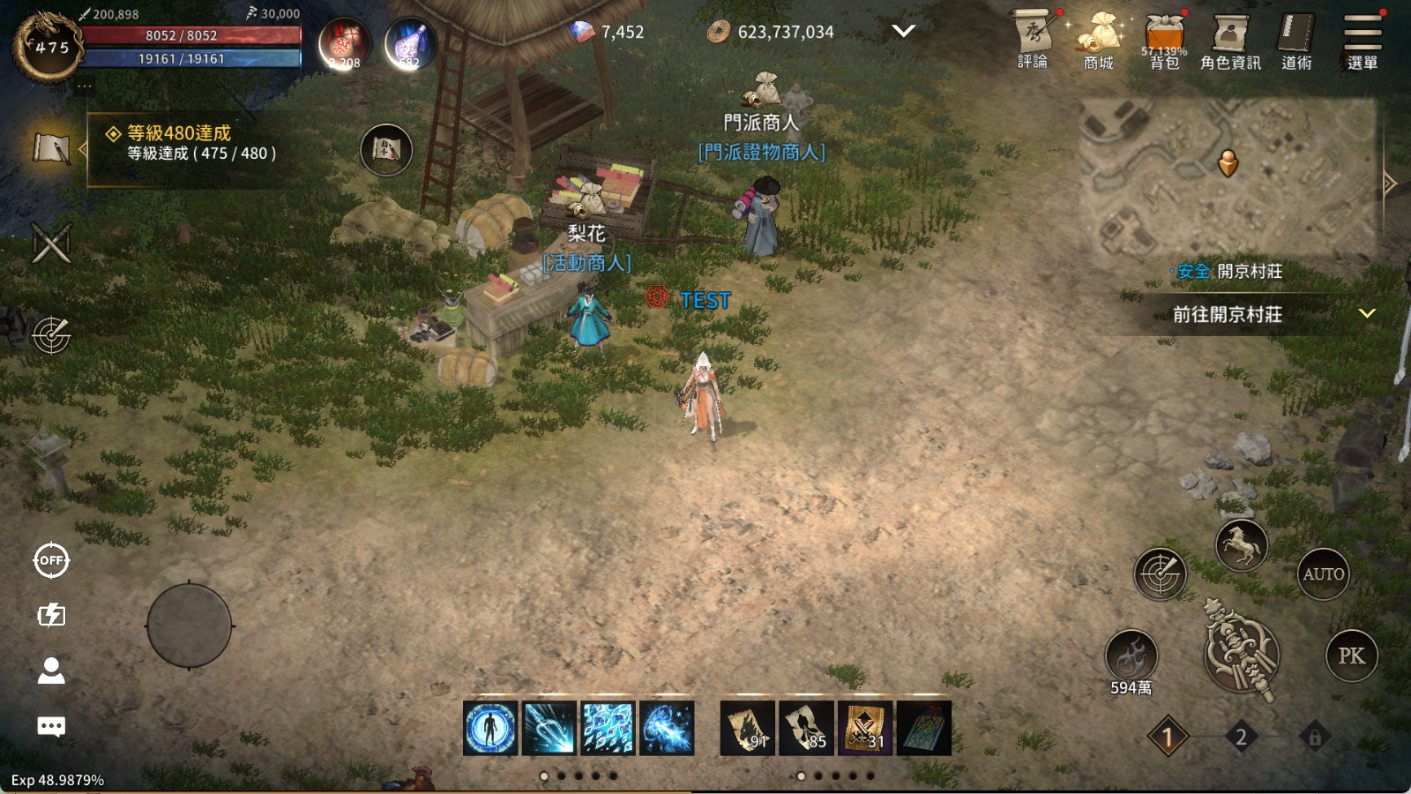The width and height of the screenshot is (1411, 794).
Task: Toggle the AUTO battle button
Action: [x=1323, y=574]
